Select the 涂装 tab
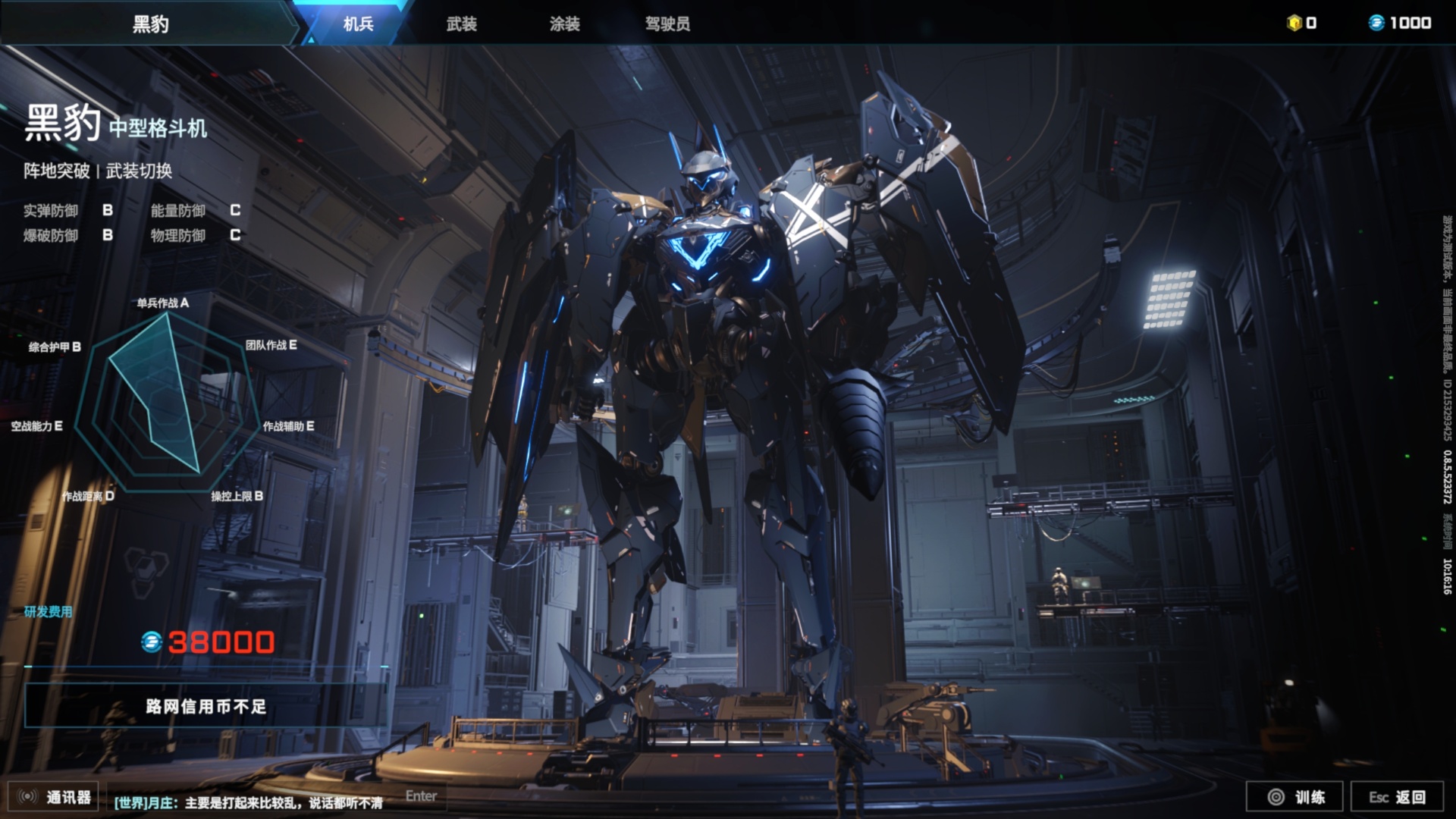Image resolution: width=1456 pixels, height=819 pixels. point(564,24)
